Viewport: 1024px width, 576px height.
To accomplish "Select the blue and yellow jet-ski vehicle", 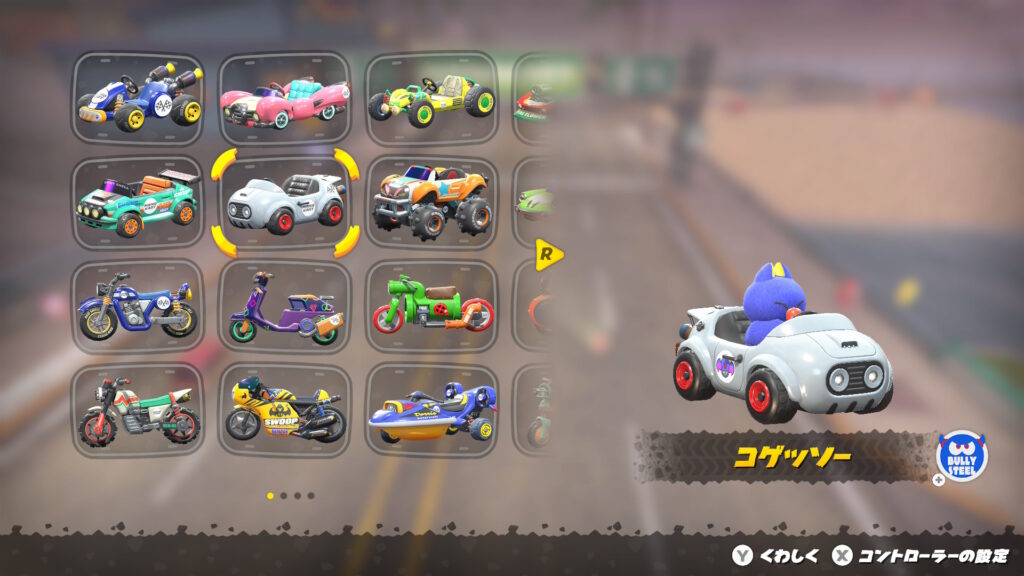I will [431, 411].
